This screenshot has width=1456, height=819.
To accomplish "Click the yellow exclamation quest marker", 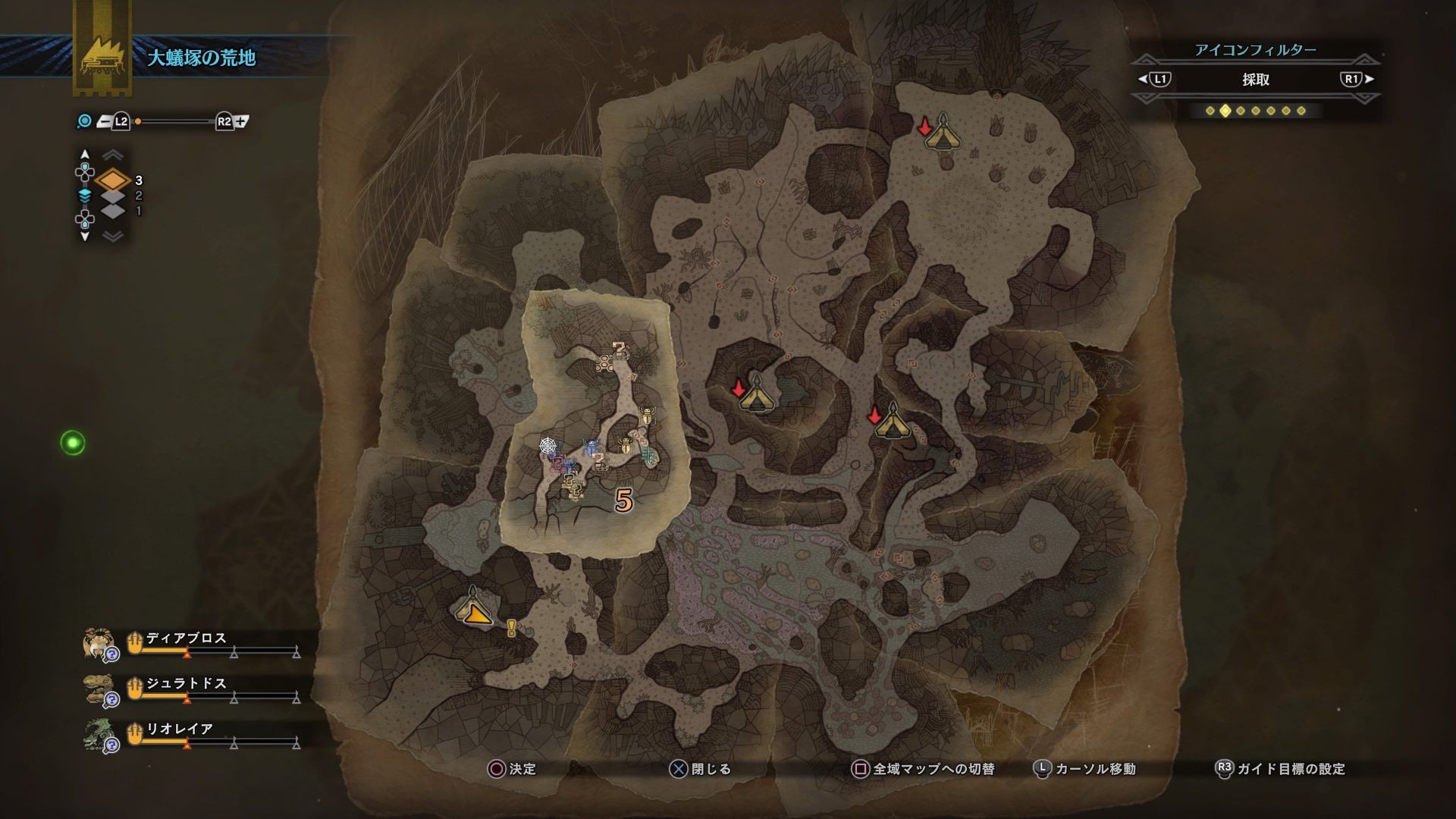I will (x=512, y=628).
